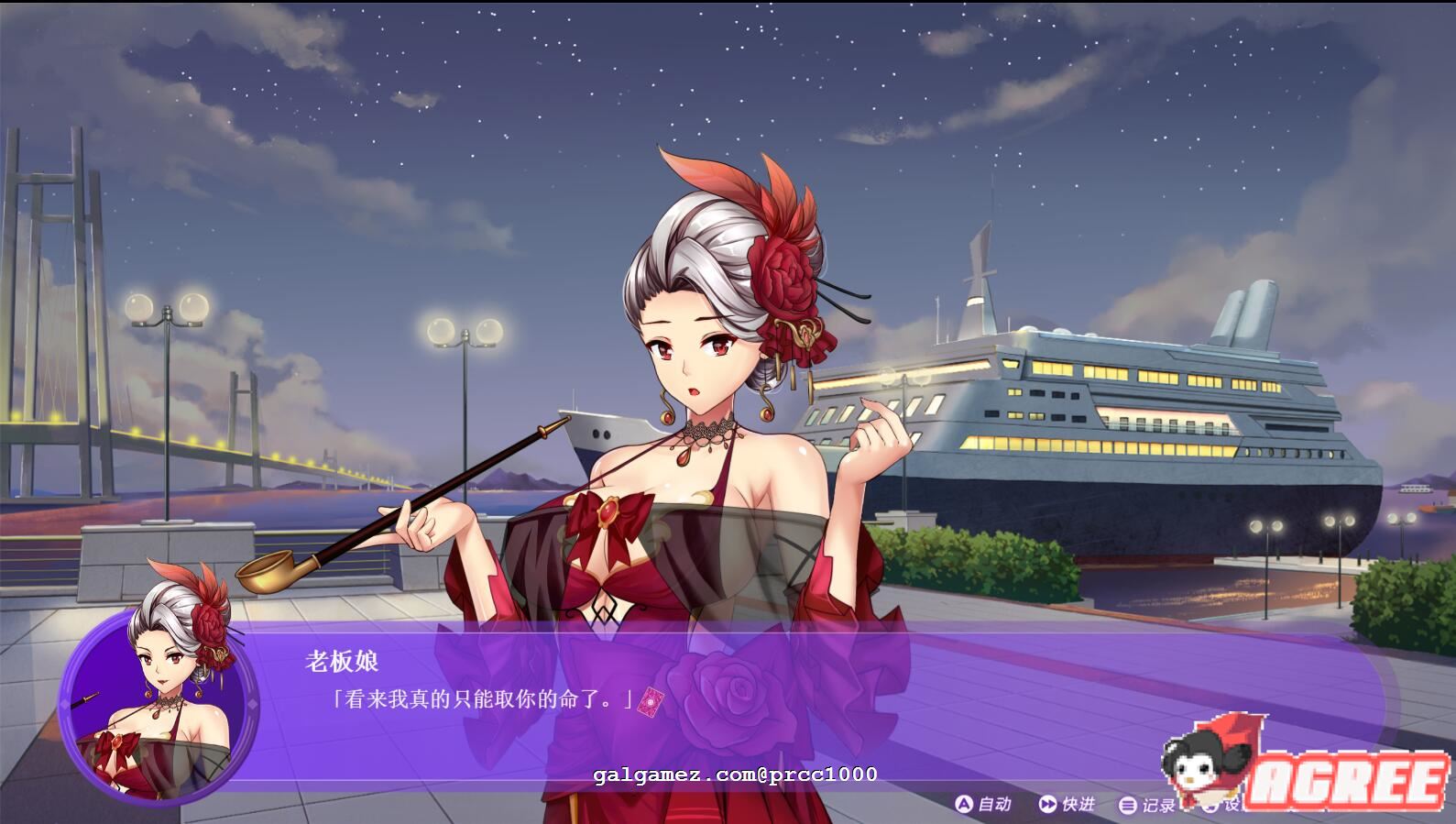Open the dialogue log with 记录

pos(1147,805)
